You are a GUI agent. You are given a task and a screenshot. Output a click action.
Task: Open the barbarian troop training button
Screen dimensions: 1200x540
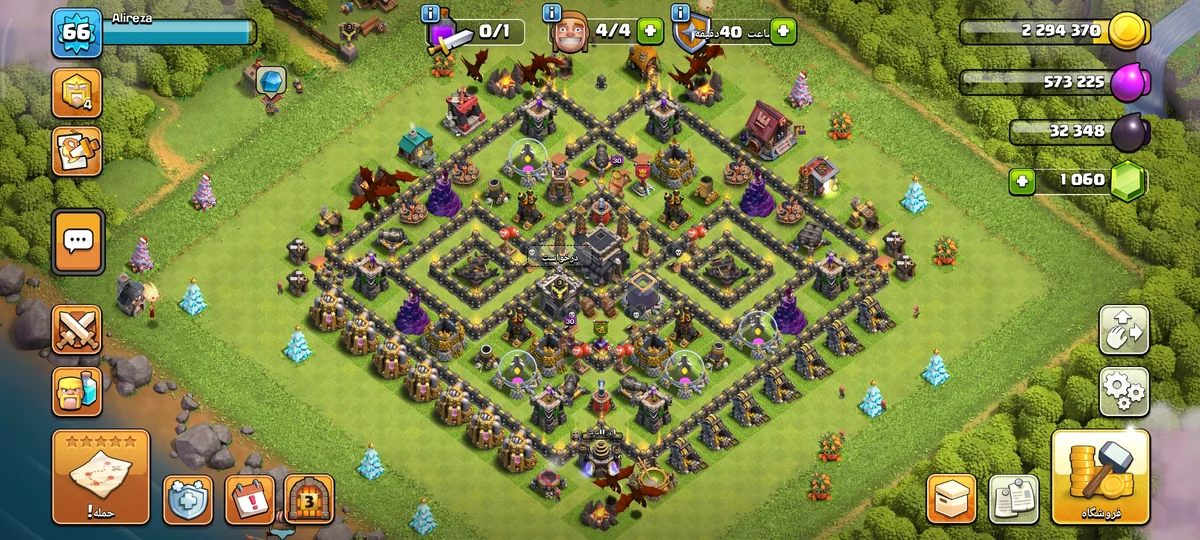(77, 391)
